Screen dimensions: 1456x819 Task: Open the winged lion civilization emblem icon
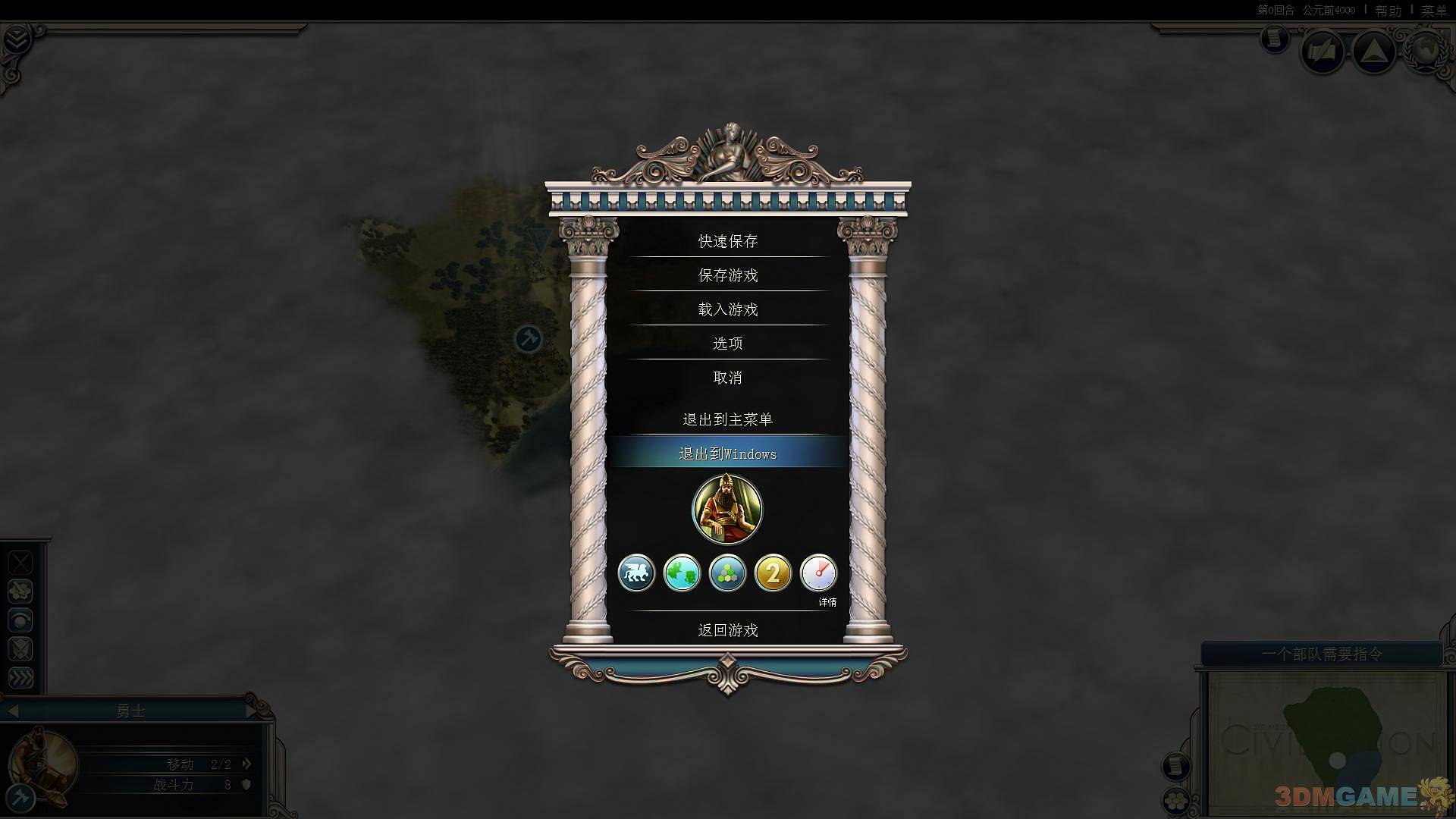[636, 573]
